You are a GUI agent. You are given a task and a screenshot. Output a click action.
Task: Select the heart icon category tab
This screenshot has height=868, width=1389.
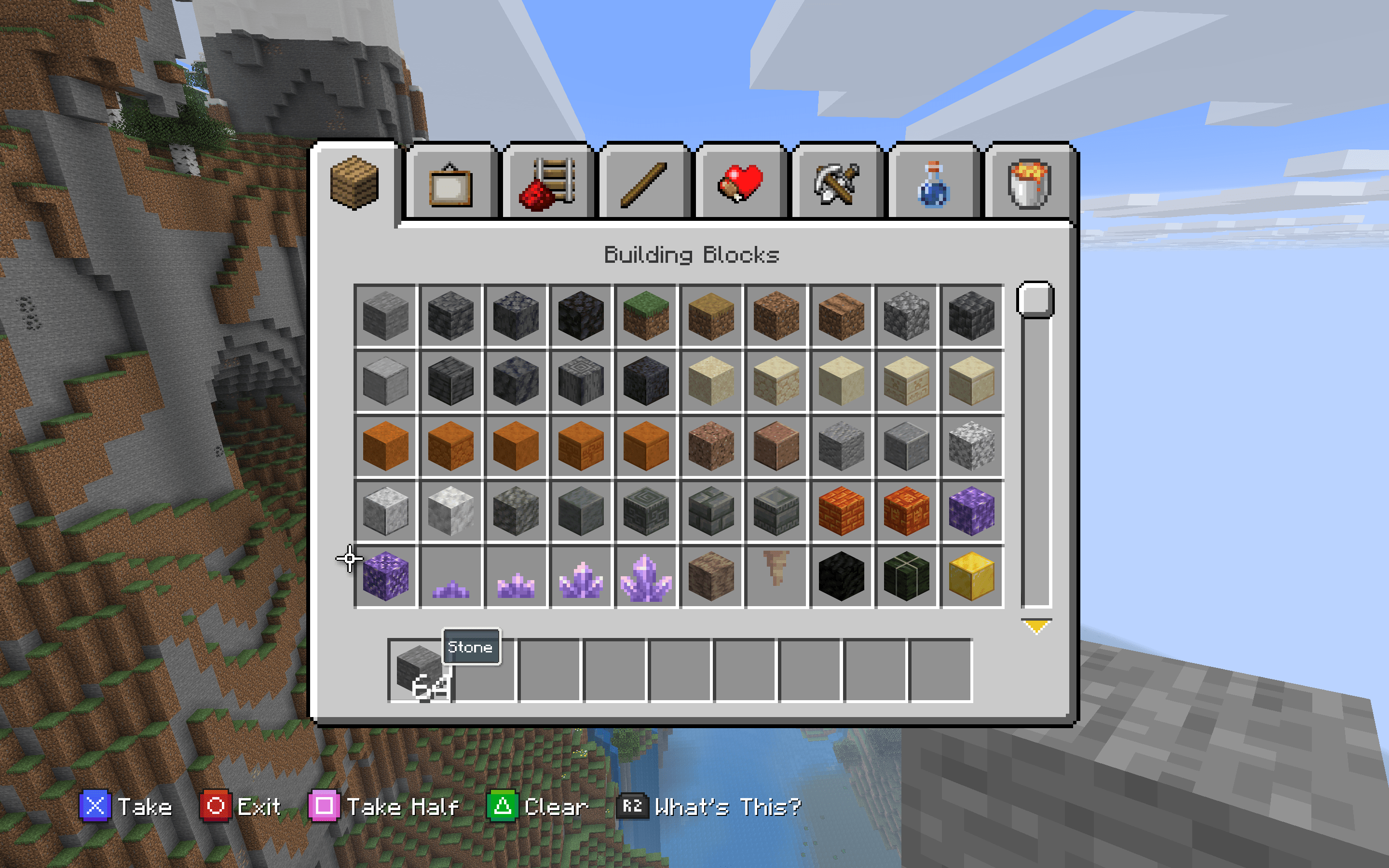740,184
